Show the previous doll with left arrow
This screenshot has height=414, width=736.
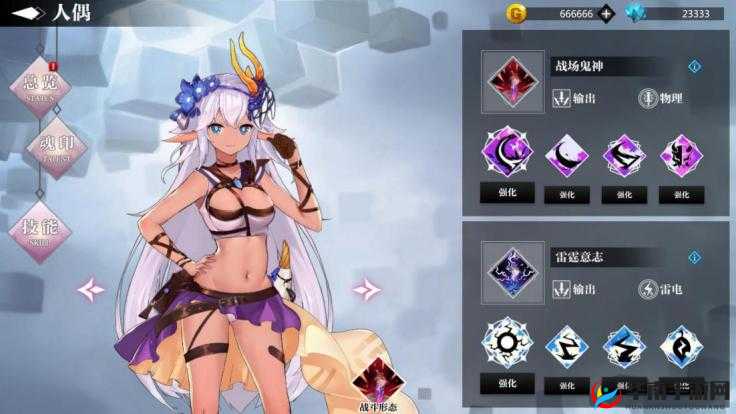pos(91,289)
